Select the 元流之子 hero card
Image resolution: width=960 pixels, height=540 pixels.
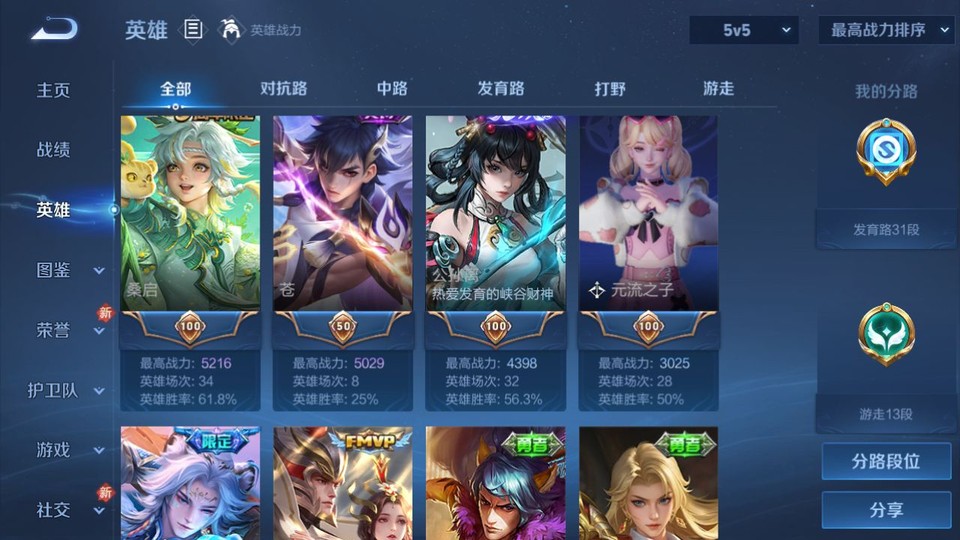coord(648,230)
